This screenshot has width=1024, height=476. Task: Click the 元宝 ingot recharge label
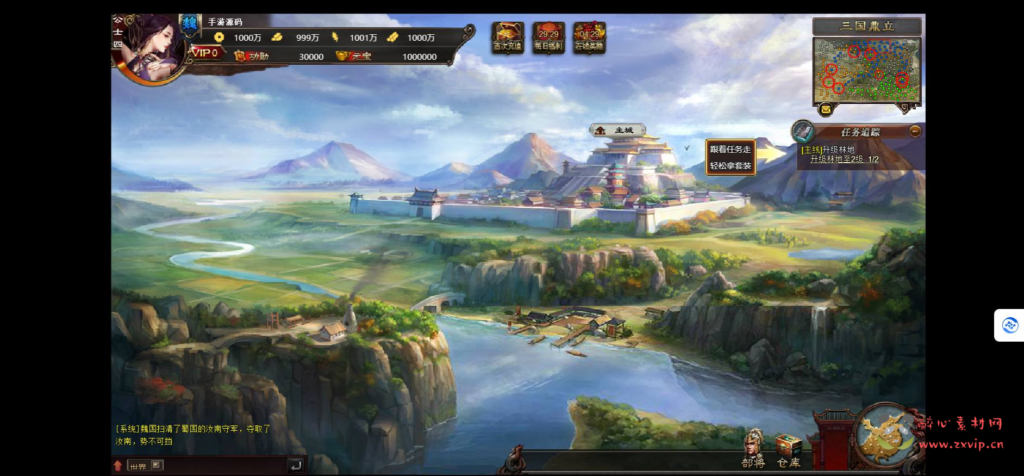click(354, 56)
